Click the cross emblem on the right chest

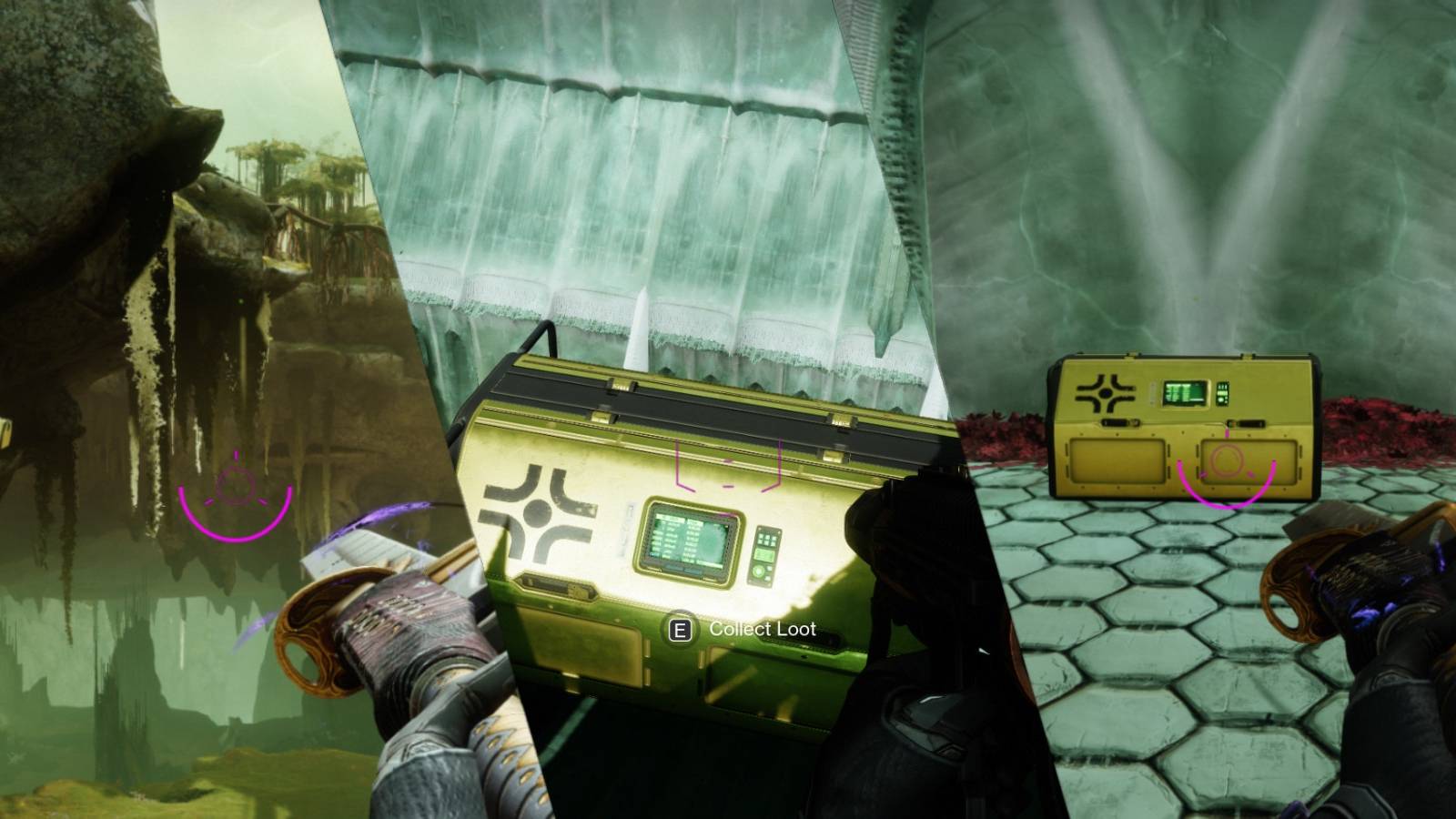(1105, 391)
